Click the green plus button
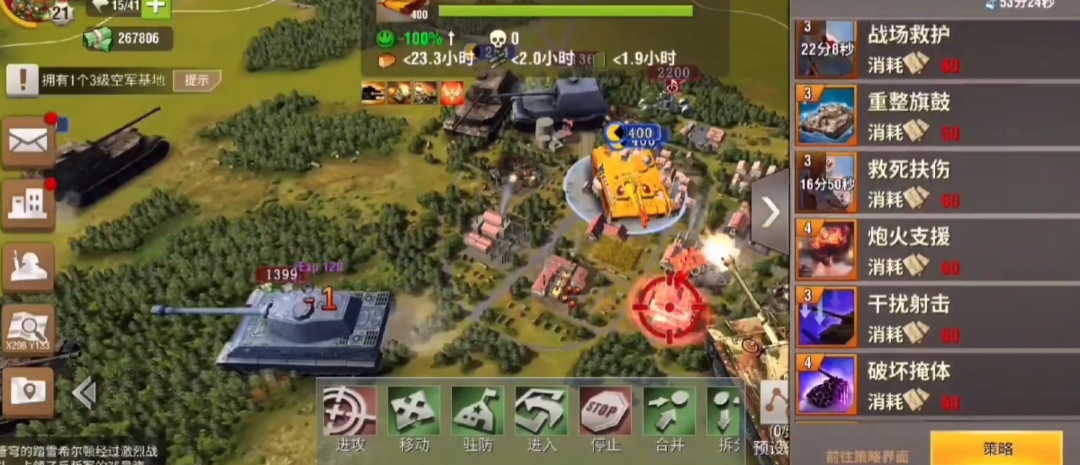This screenshot has width=1080, height=465. (x=157, y=7)
